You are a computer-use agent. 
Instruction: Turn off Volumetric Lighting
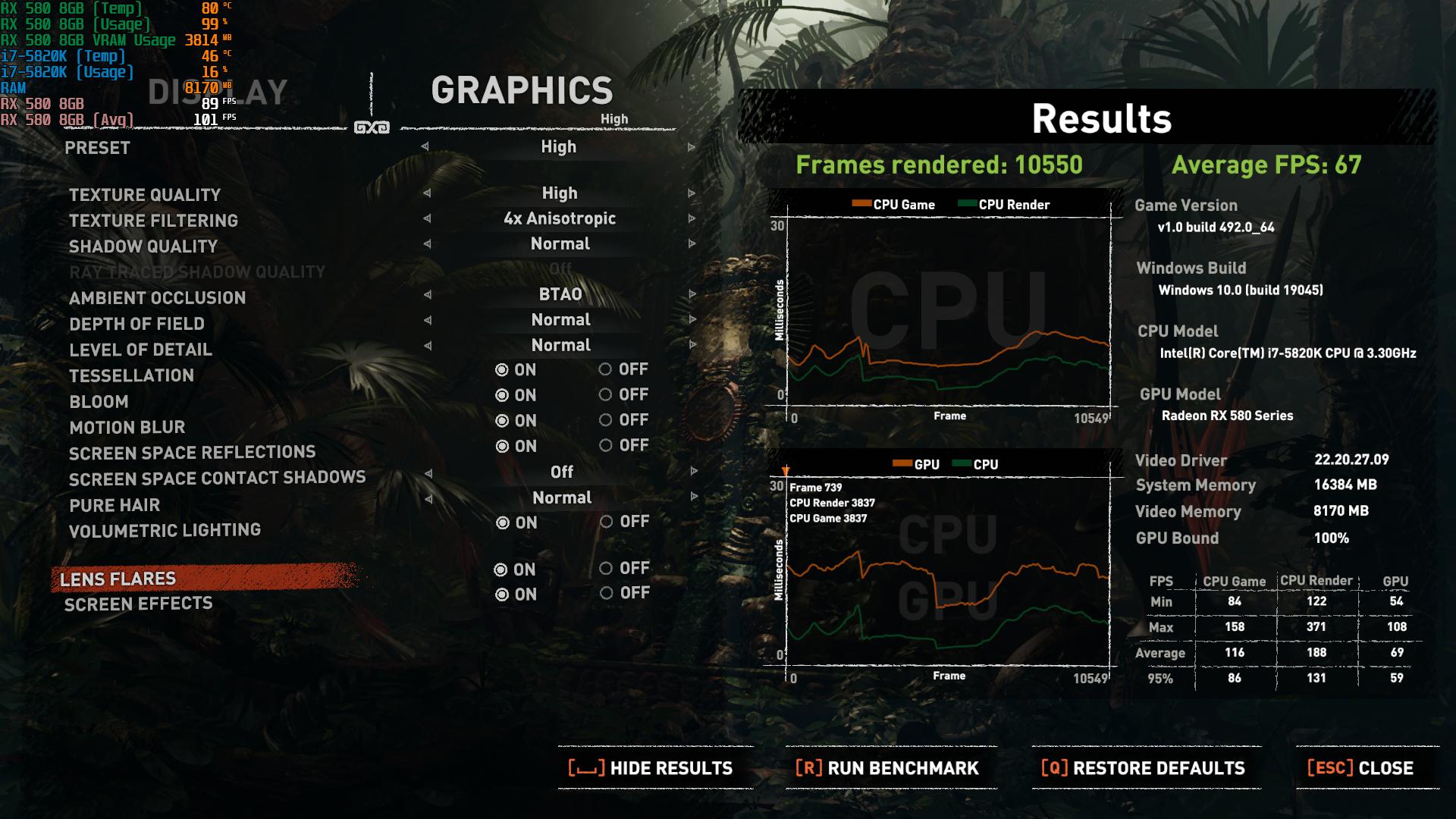click(x=607, y=522)
